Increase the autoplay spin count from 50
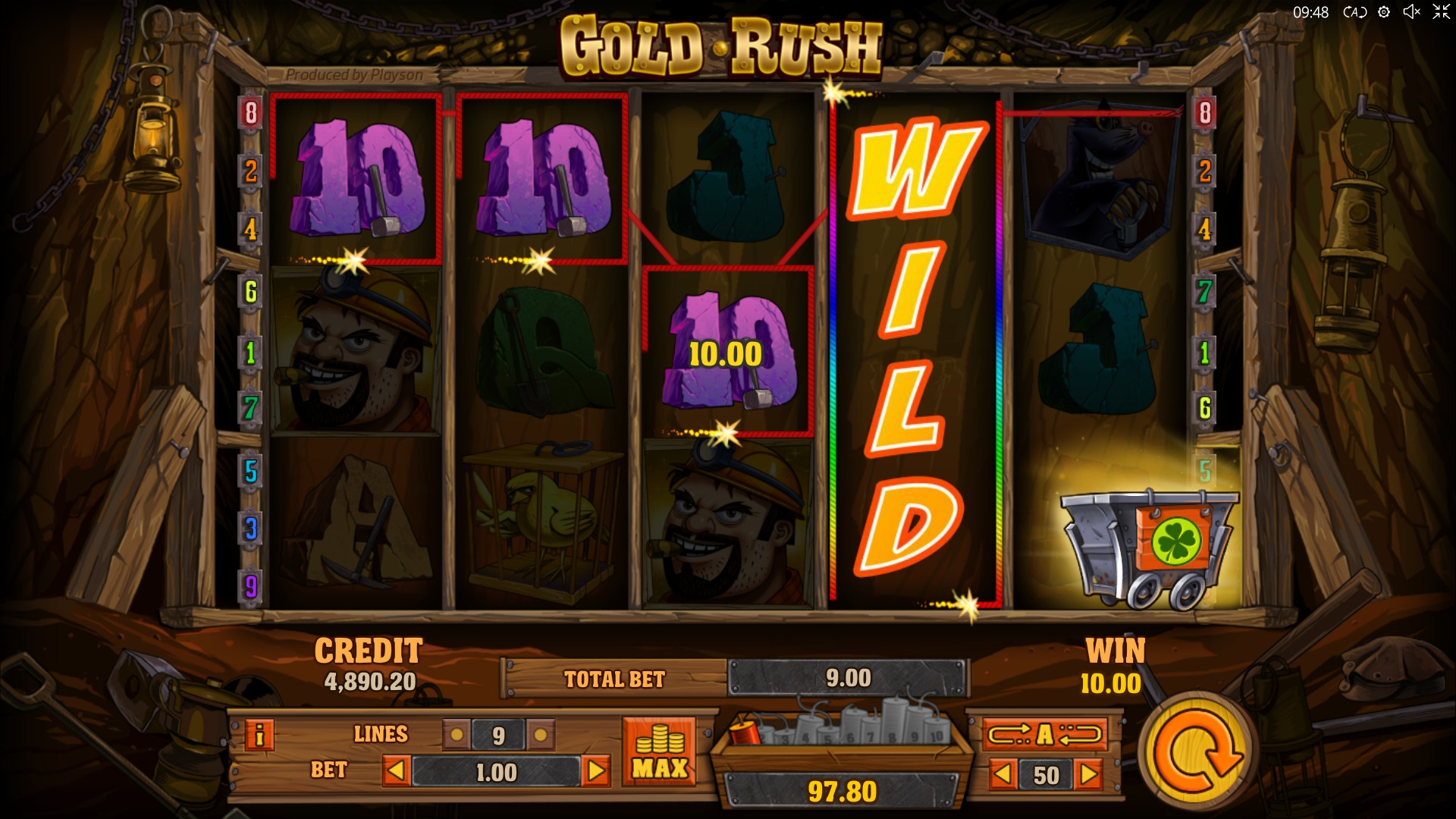Viewport: 1456px width, 819px height. click(x=1089, y=775)
